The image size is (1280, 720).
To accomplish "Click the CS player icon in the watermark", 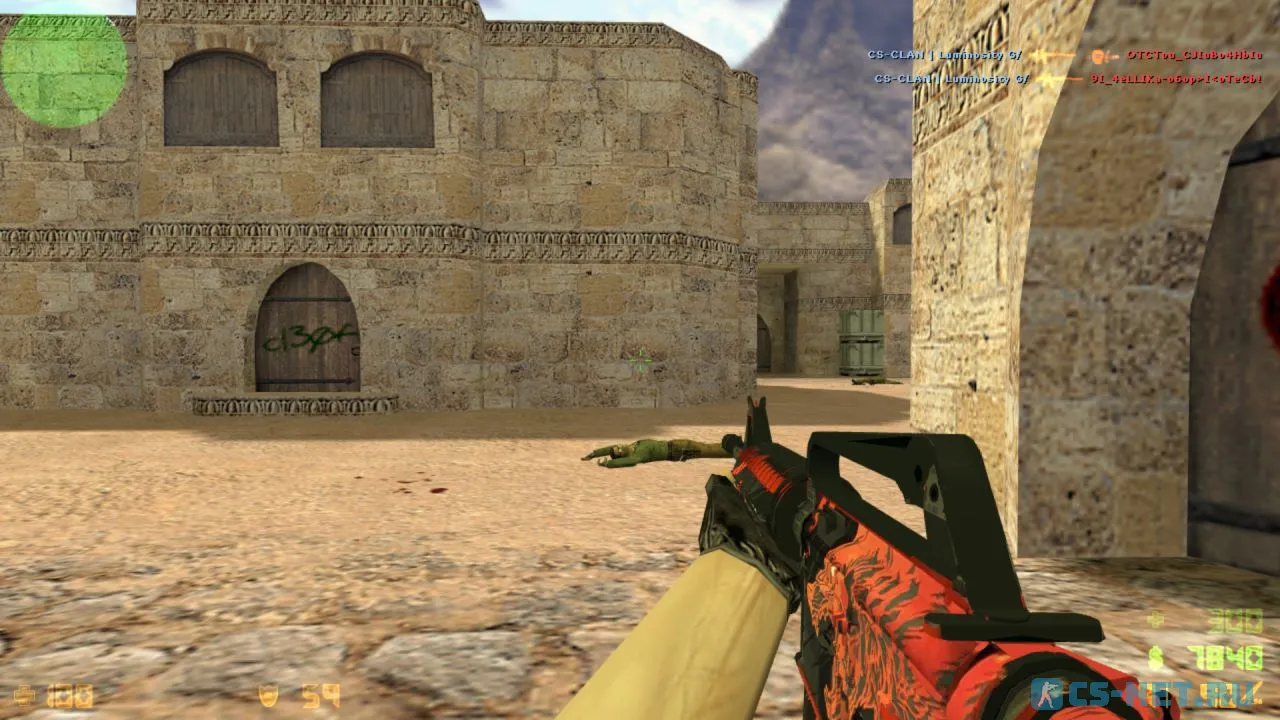I will (x=1047, y=692).
